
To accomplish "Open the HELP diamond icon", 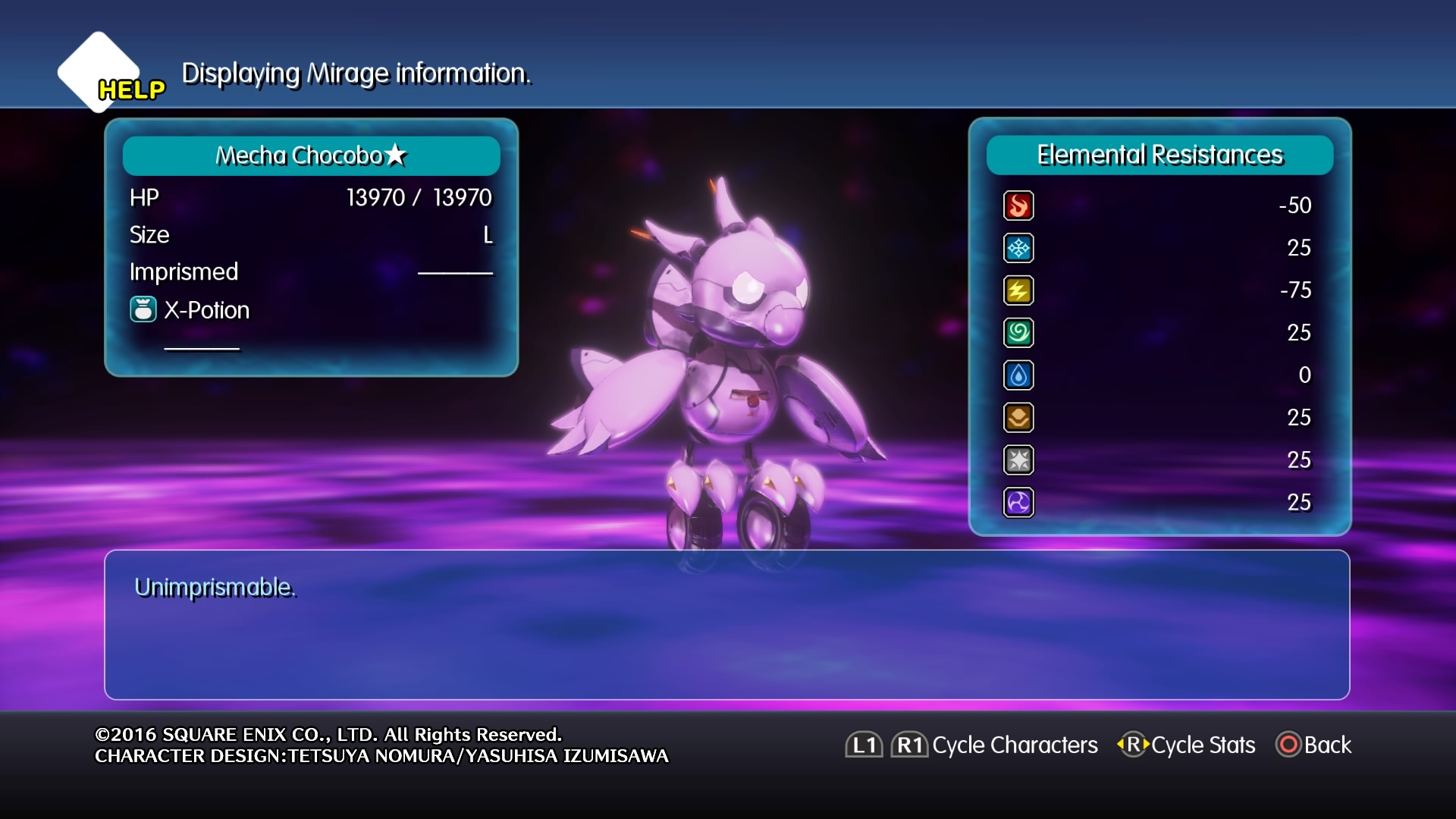I will click(x=99, y=72).
